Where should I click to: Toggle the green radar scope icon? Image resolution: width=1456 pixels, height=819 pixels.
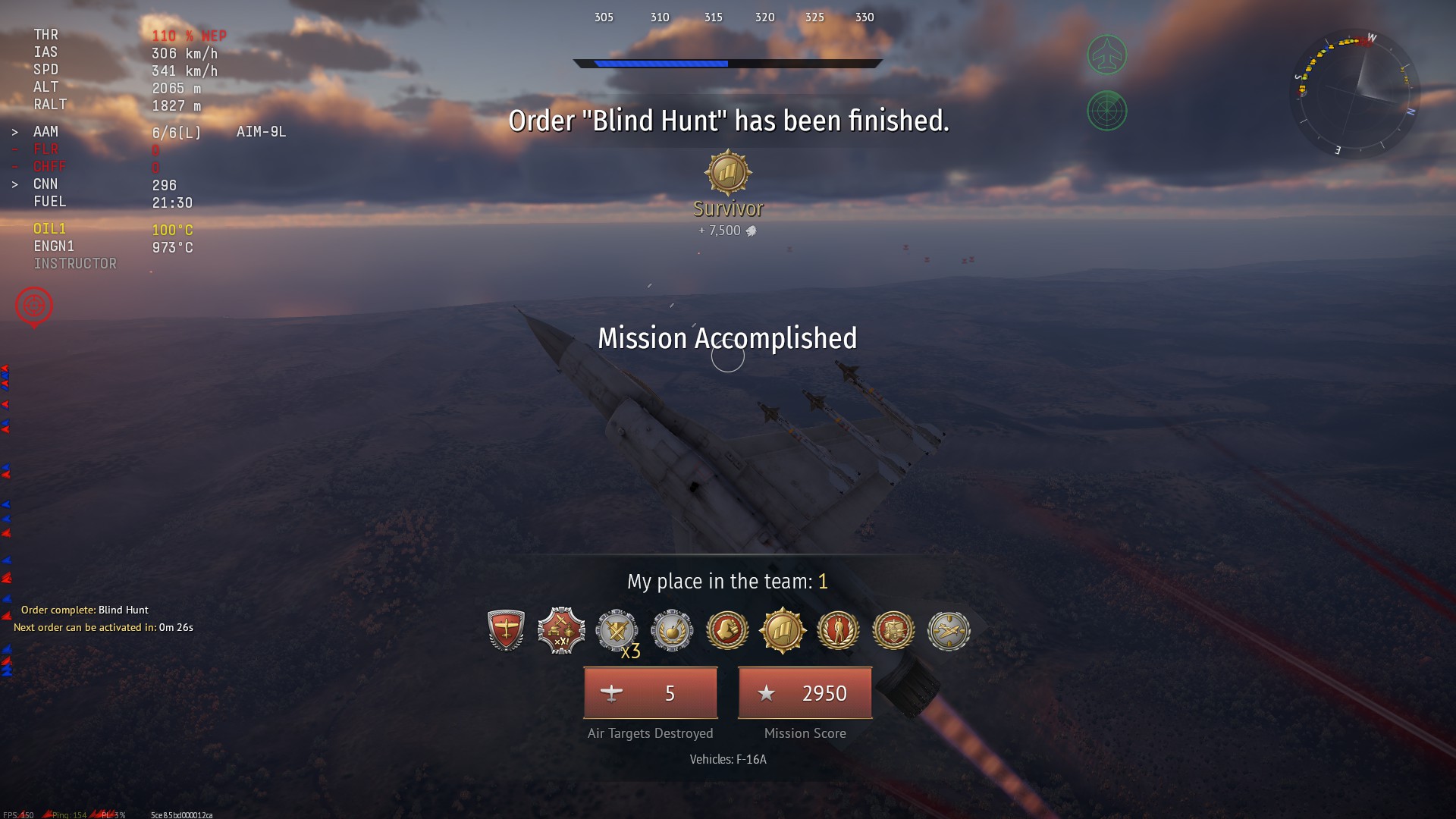coord(1106,111)
